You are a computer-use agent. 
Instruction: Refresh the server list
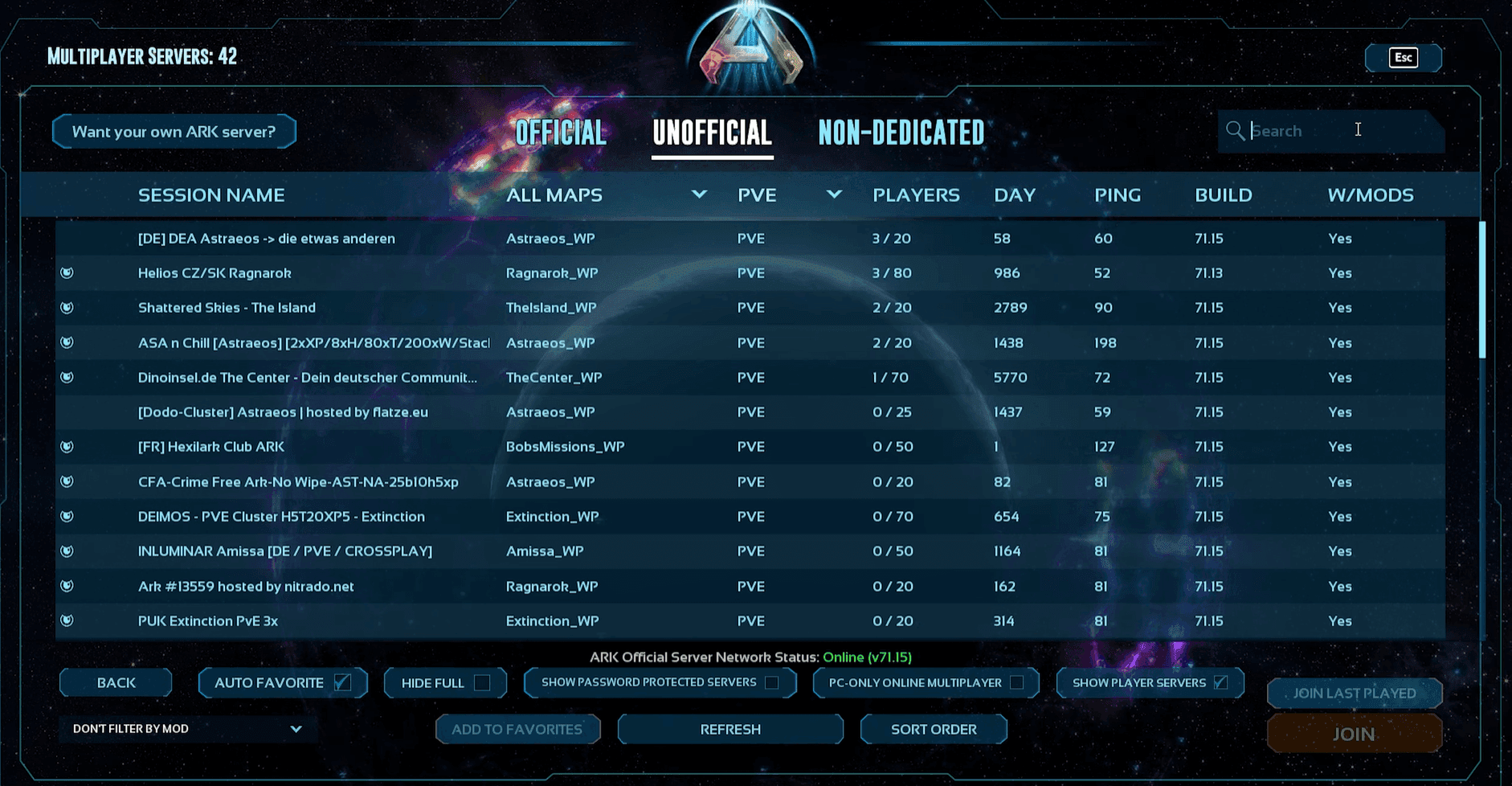click(x=730, y=730)
